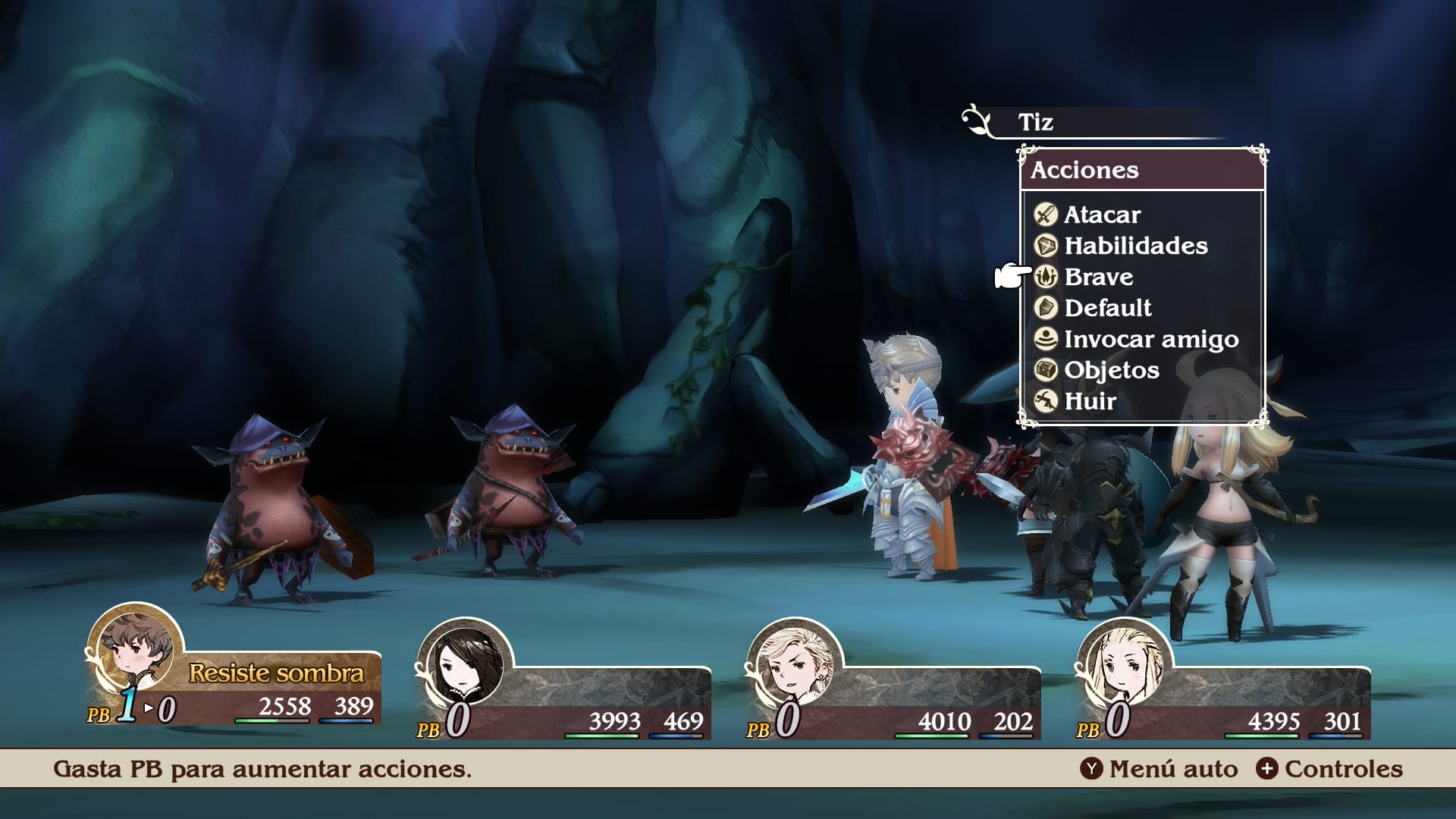Click the sword icon beside Atacar
Image resolution: width=1456 pixels, height=819 pixels.
[x=1044, y=215]
